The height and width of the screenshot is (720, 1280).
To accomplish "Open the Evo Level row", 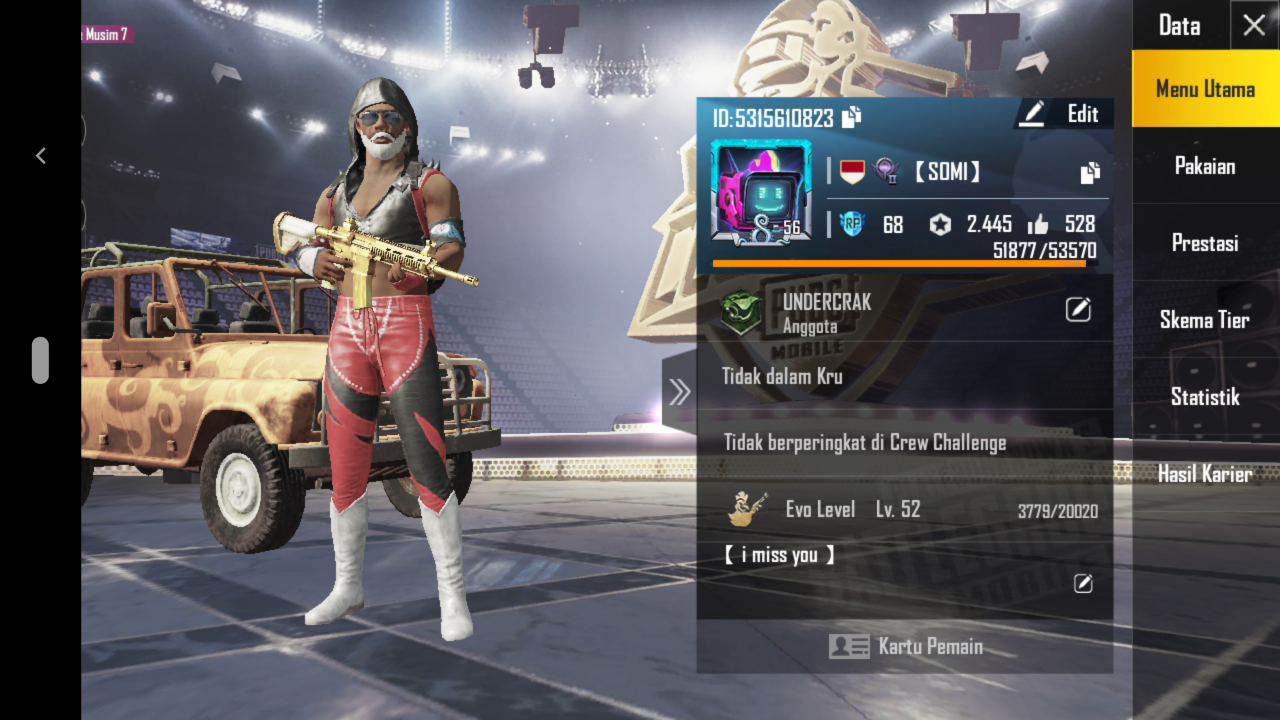I will pyautogui.click(x=905, y=510).
